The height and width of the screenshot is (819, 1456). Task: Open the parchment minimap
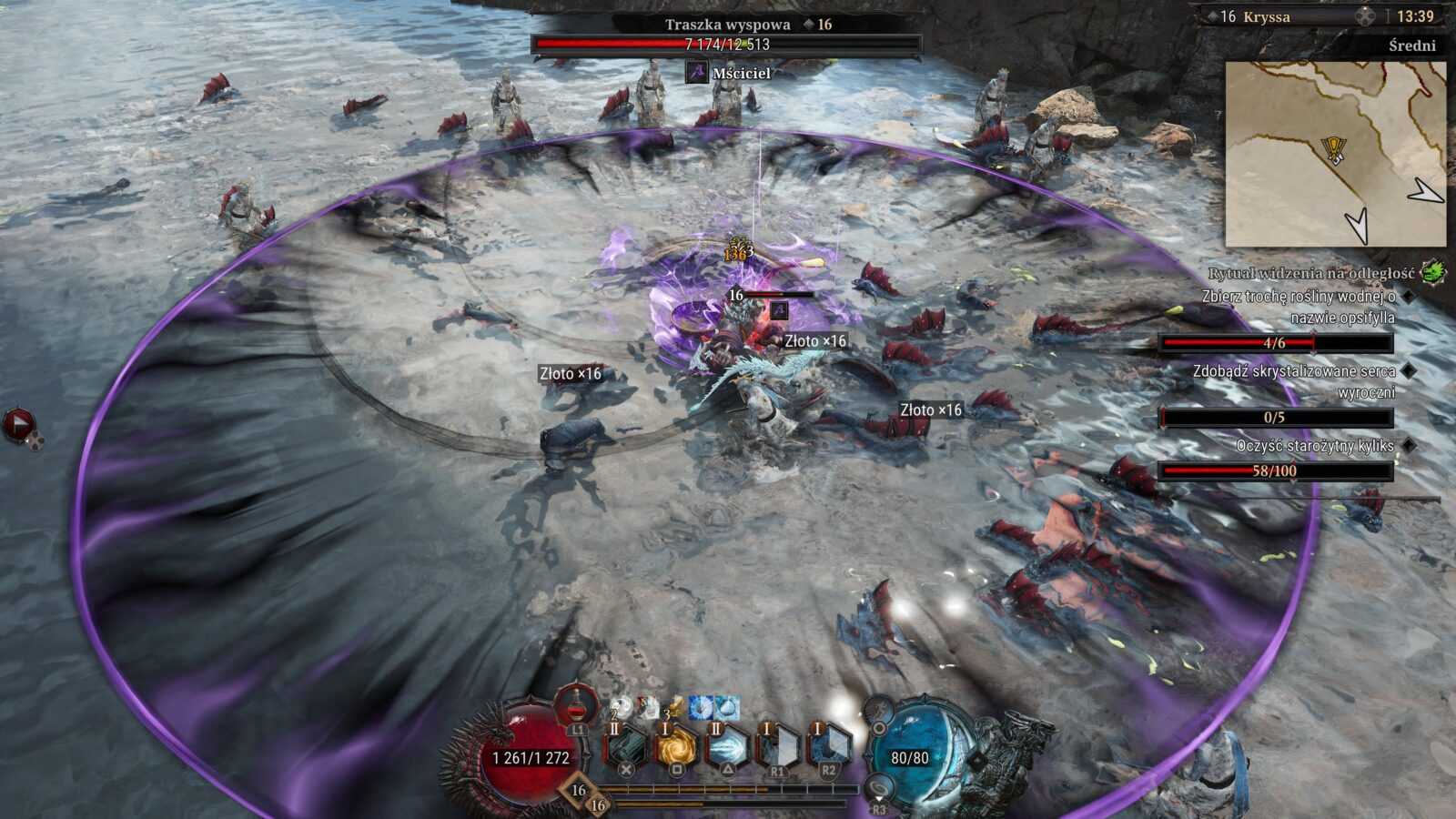tap(1334, 154)
